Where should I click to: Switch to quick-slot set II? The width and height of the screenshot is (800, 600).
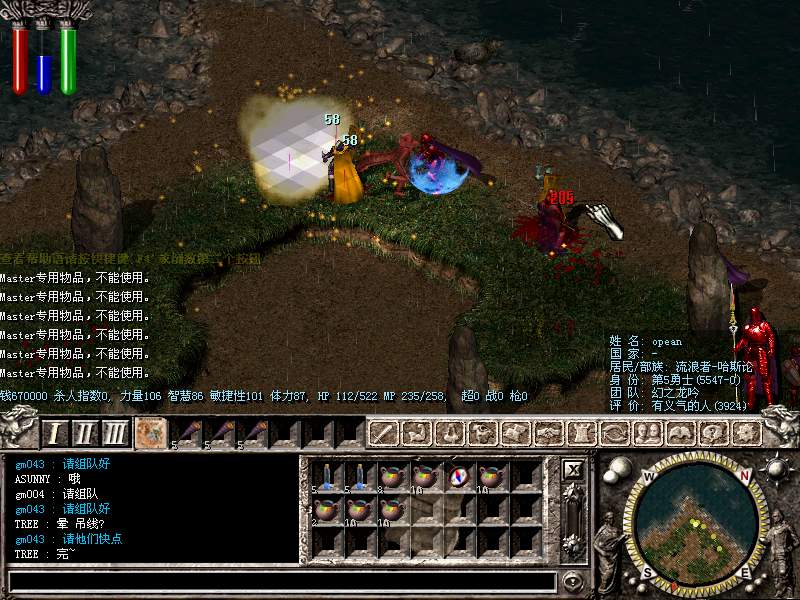[85, 433]
